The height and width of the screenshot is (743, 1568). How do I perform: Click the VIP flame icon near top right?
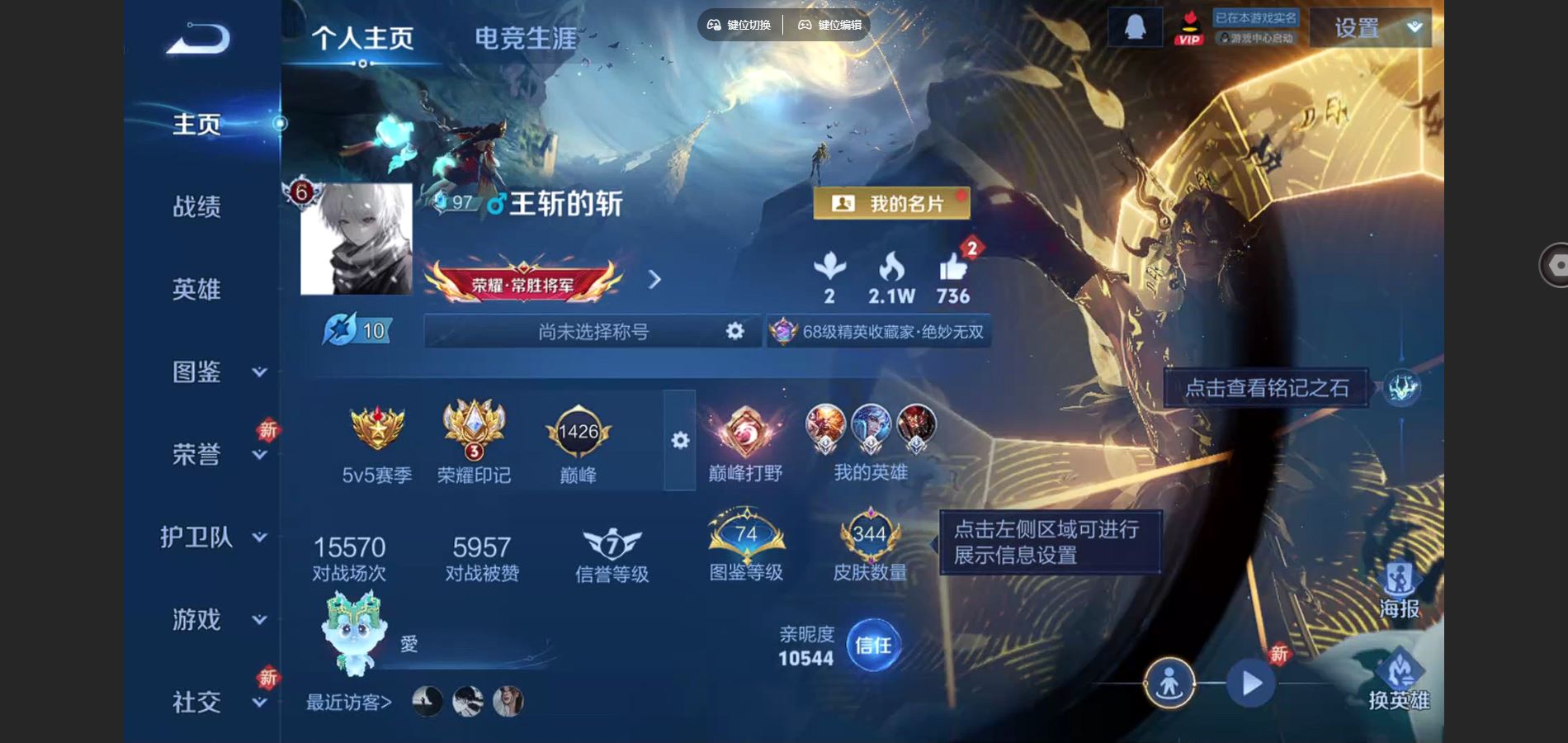(1188, 26)
